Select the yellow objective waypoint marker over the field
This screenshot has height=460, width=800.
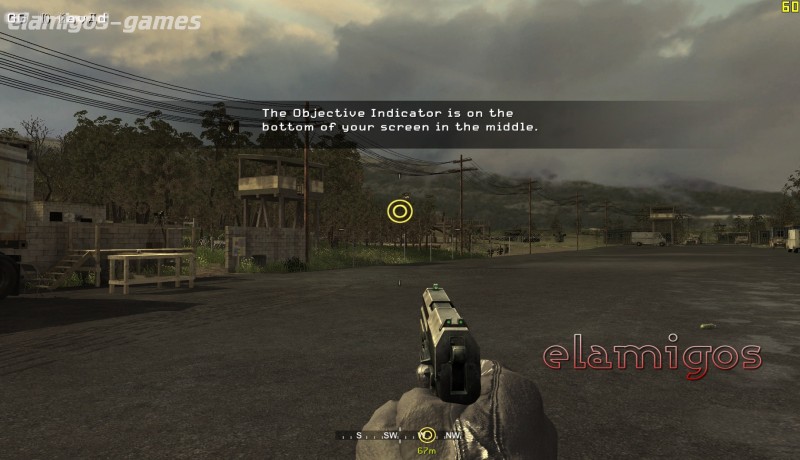click(399, 211)
